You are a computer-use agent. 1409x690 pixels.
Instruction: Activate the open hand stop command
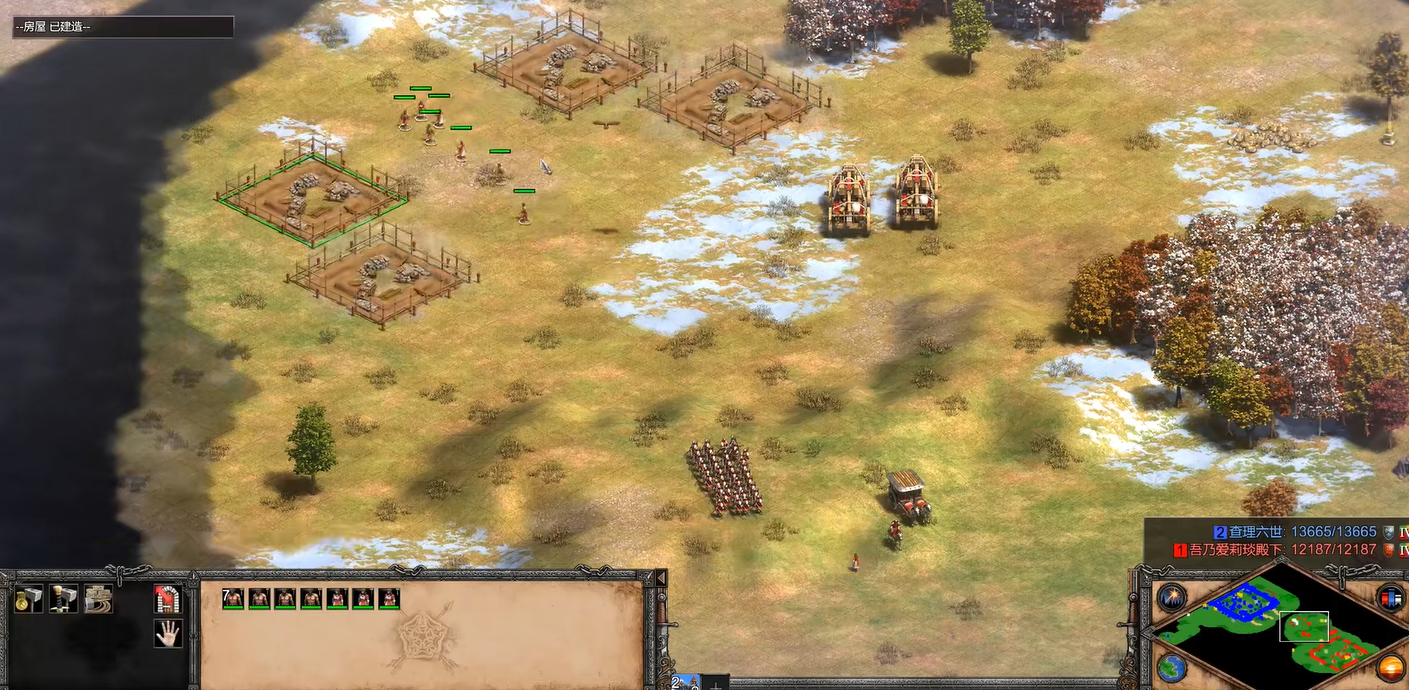pyautogui.click(x=168, y=633)
